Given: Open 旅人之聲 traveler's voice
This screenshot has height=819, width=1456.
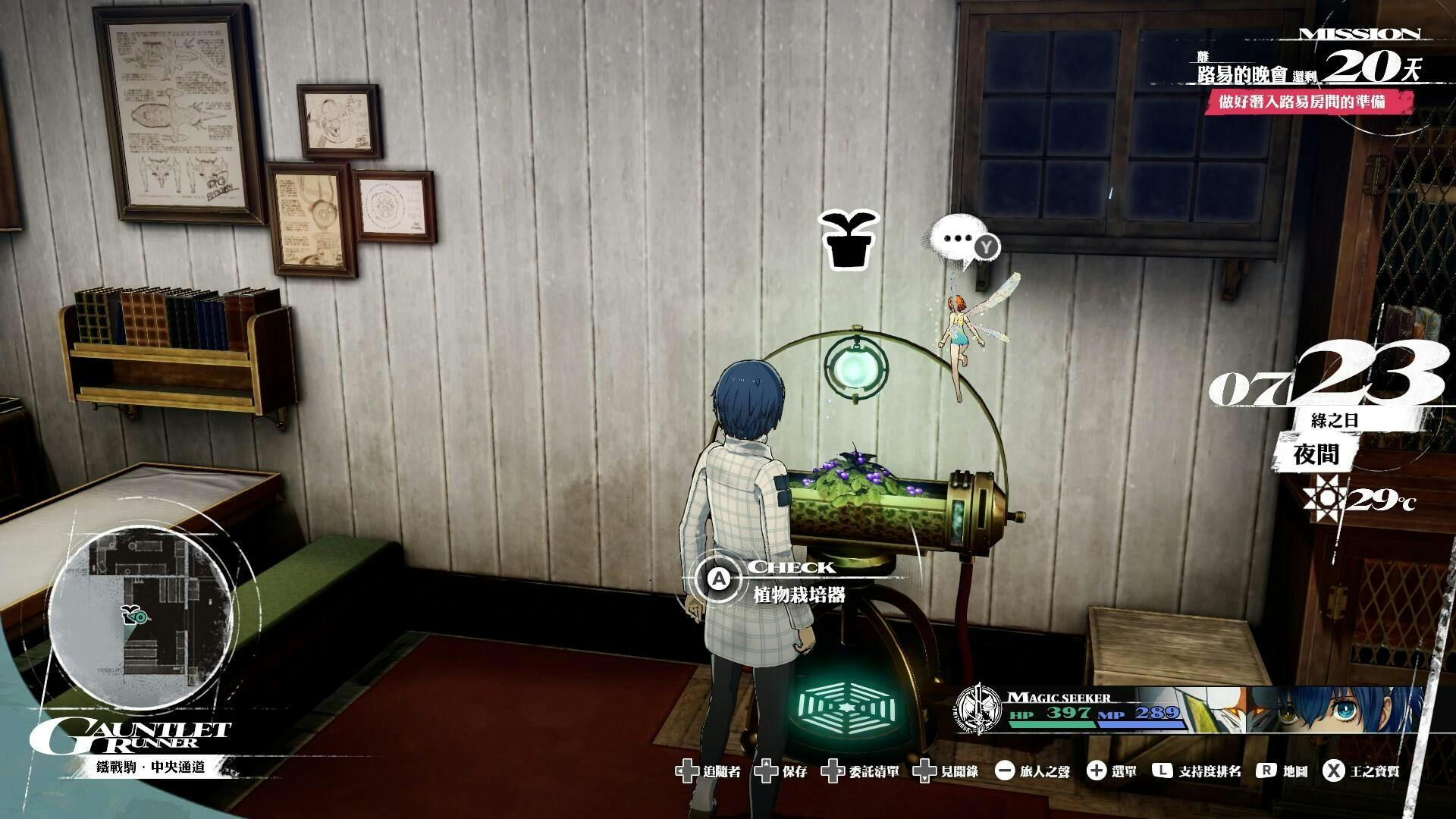Looking at the screenshot, I should click(x=1033, y=772).
